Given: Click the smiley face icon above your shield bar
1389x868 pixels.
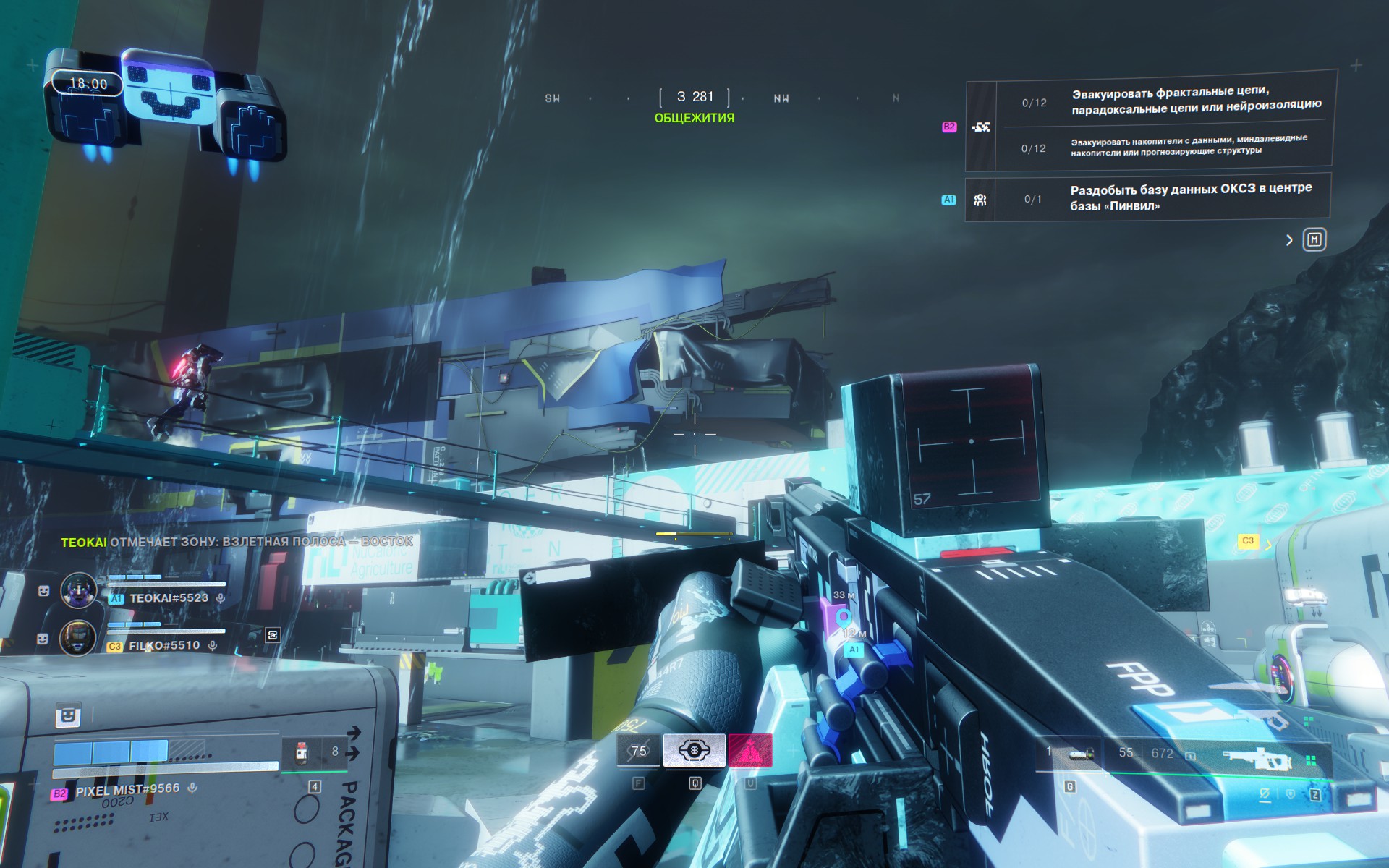Looking at the screenshot, I should pyautogui.click(x=68, y=715).
